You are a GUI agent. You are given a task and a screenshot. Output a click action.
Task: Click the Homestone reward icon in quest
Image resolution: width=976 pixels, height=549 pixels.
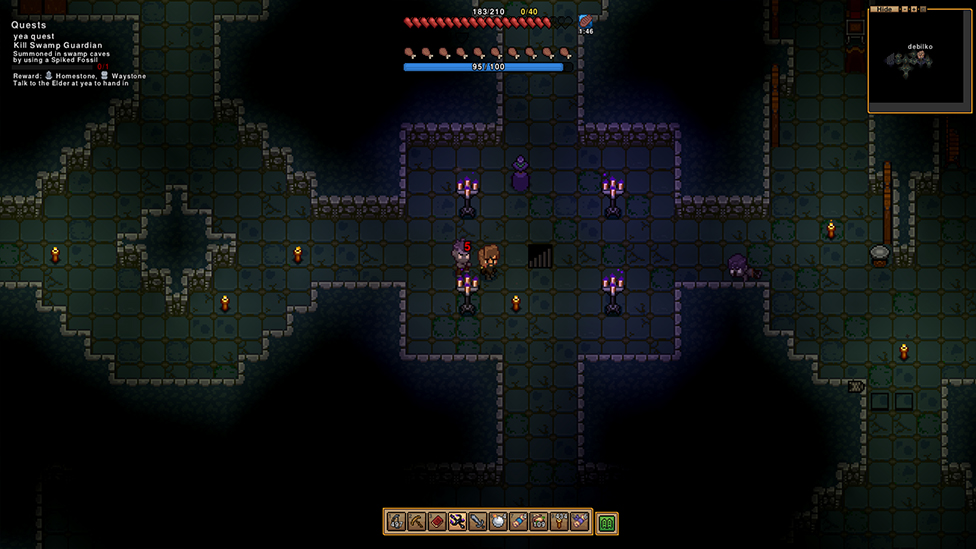point(48,76)
